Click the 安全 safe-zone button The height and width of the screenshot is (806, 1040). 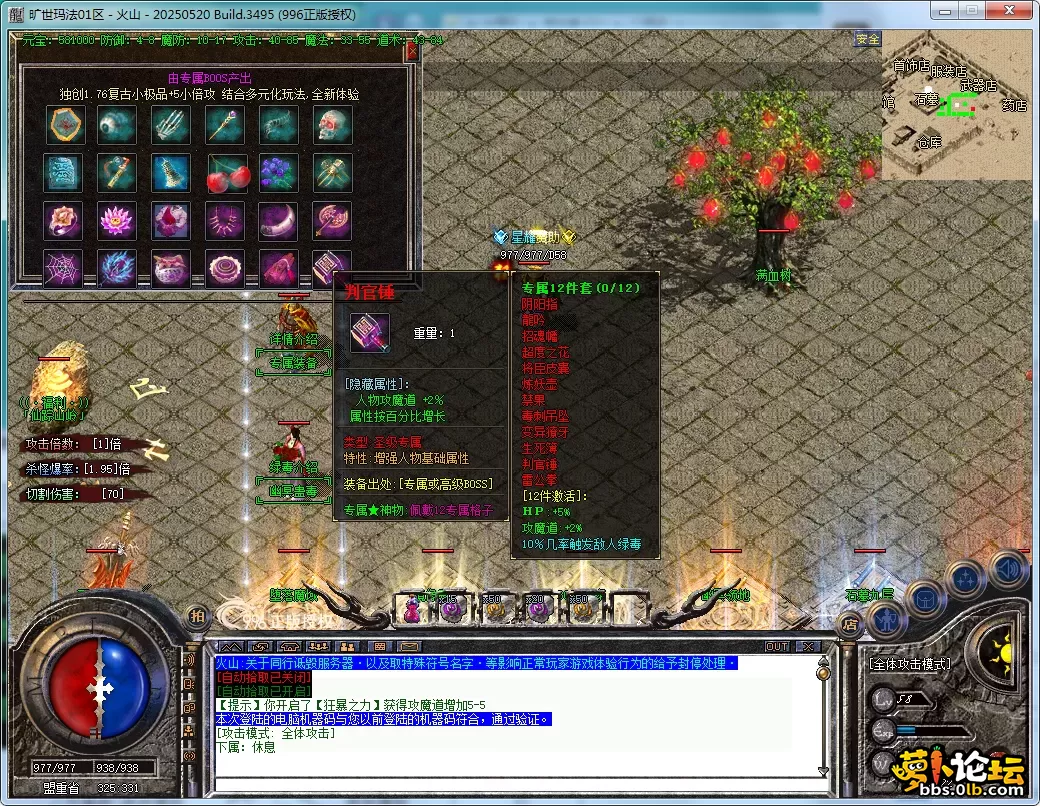pyautogui.click(x=867, y=39)
